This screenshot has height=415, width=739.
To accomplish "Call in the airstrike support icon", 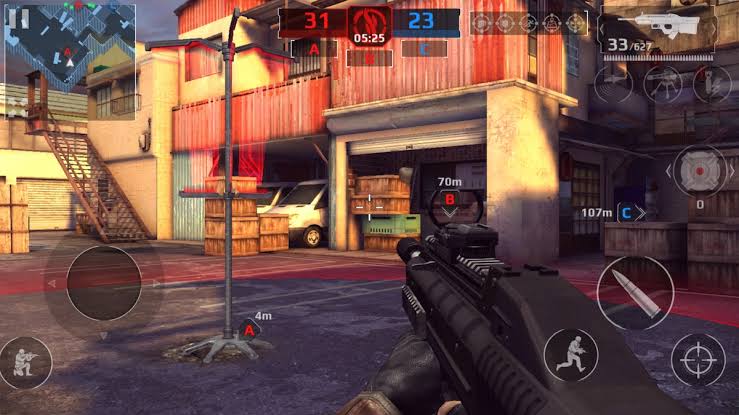I will (612, 83).
